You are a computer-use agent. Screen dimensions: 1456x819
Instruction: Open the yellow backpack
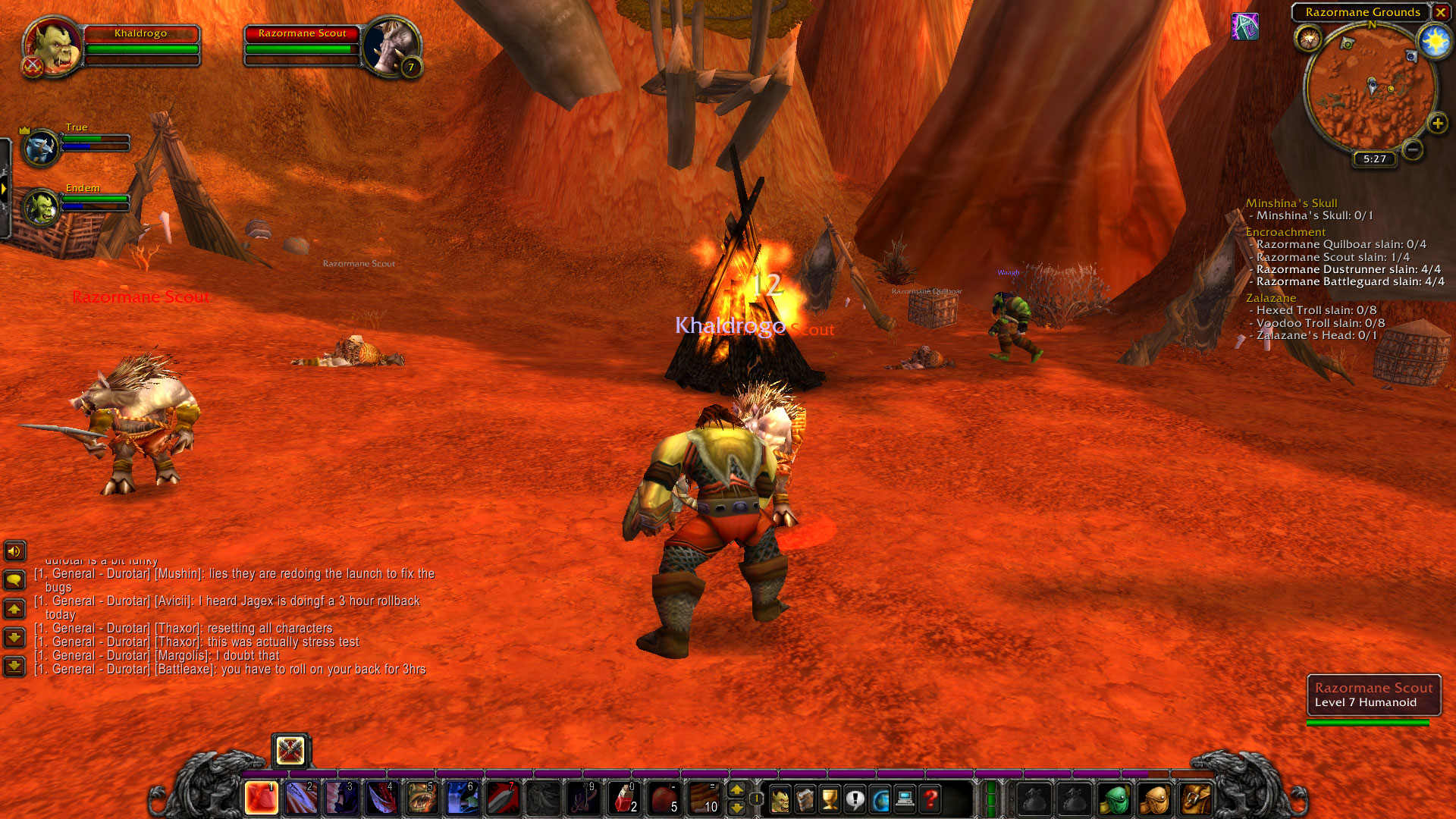pos(1195,799)
